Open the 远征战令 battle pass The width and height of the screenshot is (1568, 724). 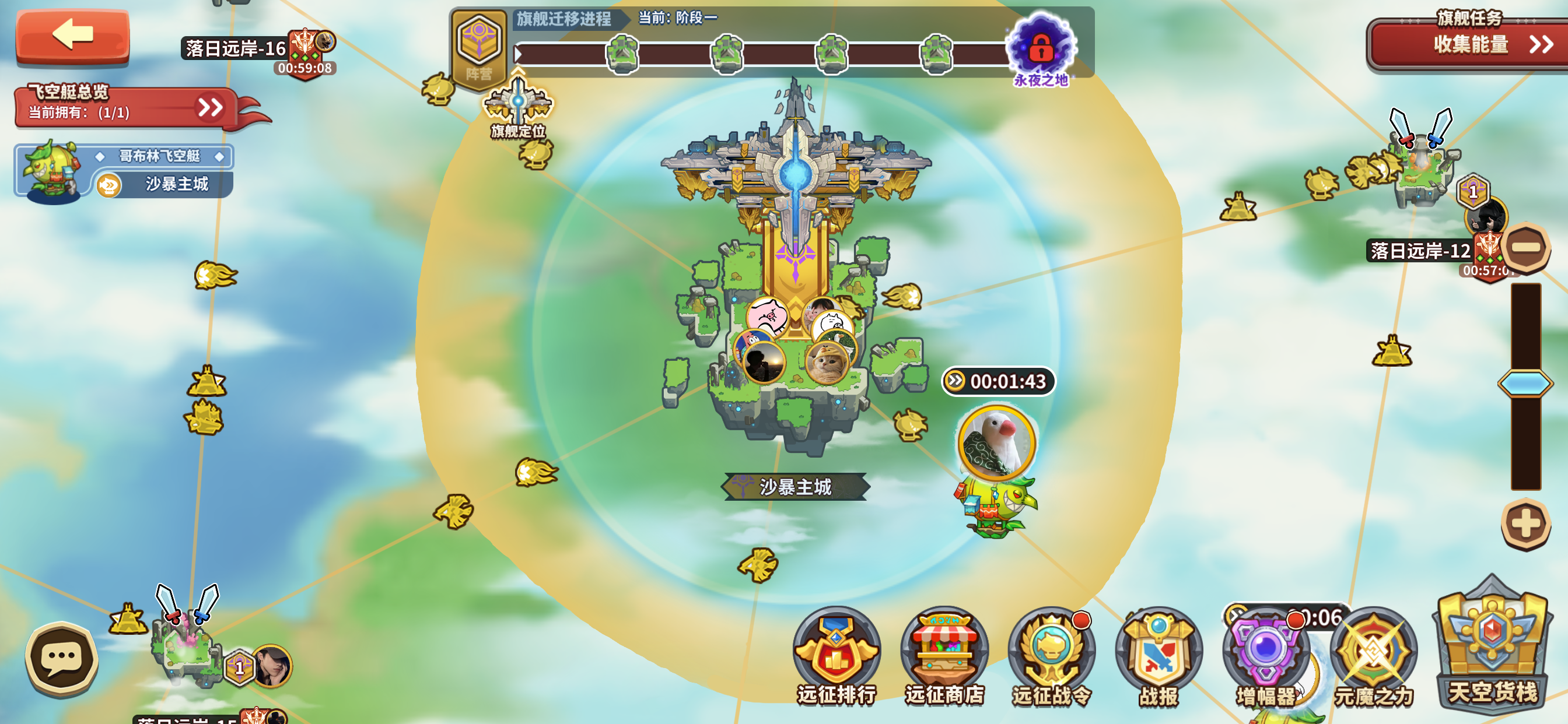(x=1051, y=657)
